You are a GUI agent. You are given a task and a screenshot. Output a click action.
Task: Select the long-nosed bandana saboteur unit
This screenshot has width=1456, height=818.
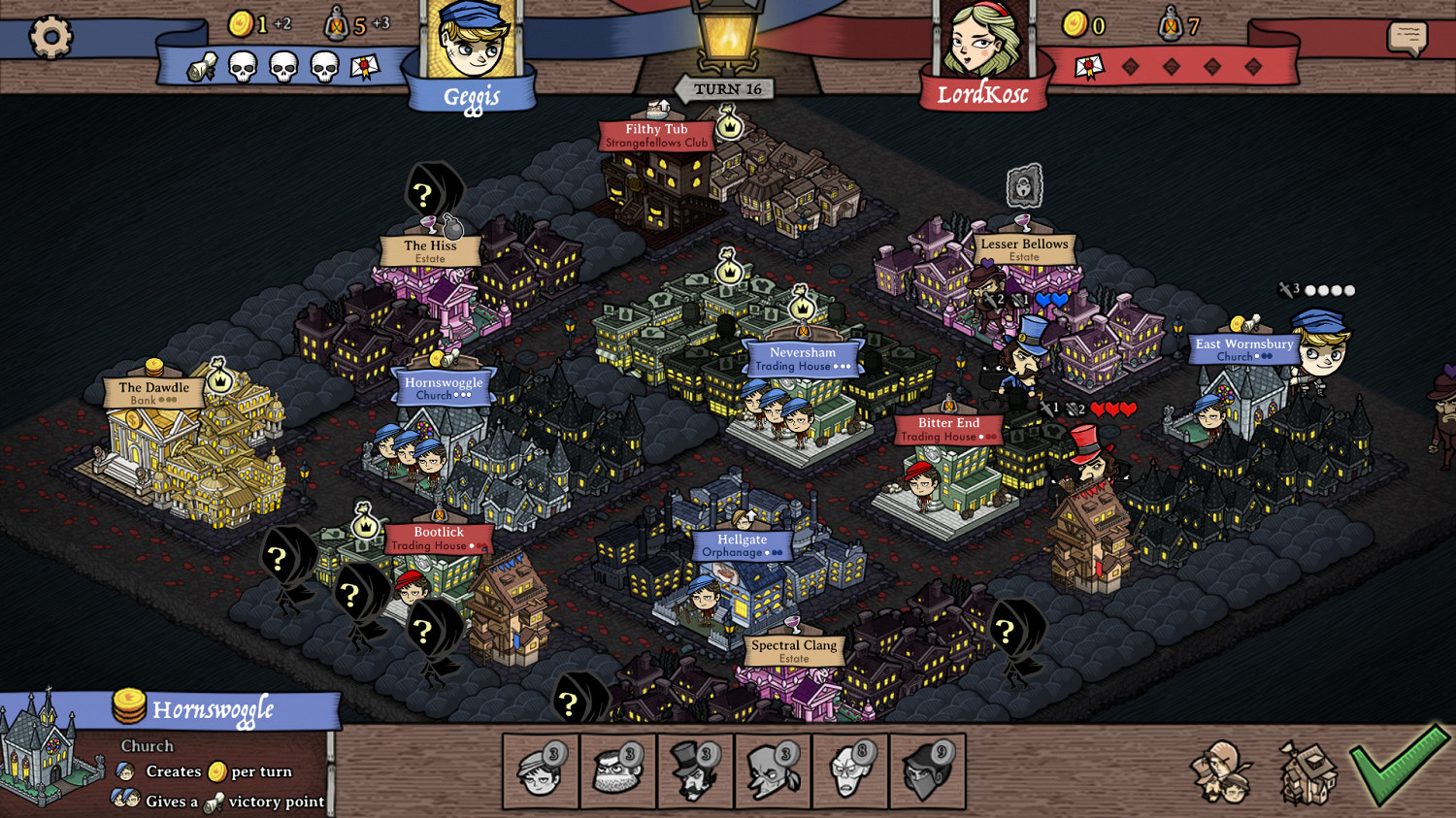773,772
